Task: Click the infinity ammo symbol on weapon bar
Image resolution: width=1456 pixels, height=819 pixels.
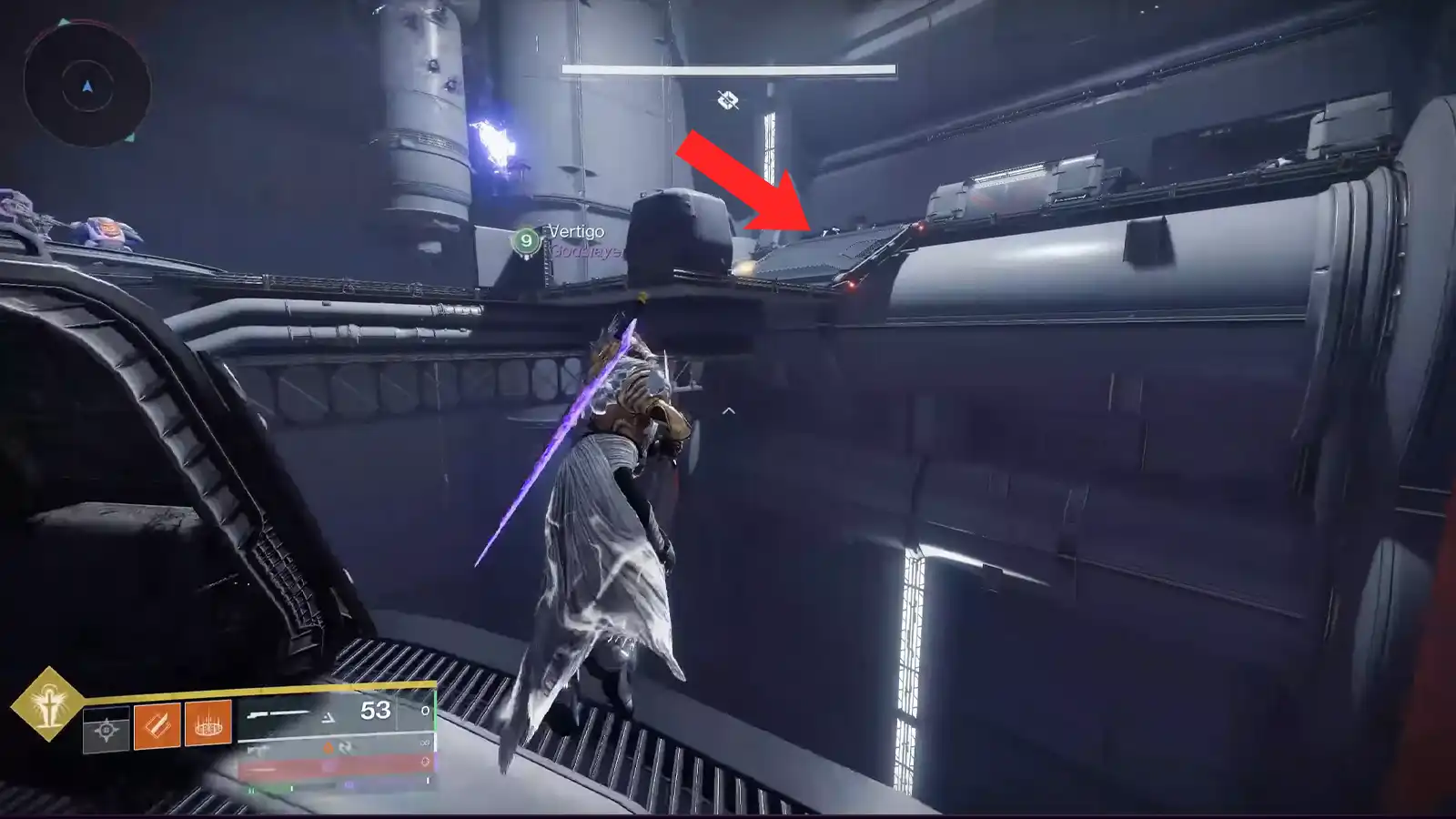Action: [423, 743]
